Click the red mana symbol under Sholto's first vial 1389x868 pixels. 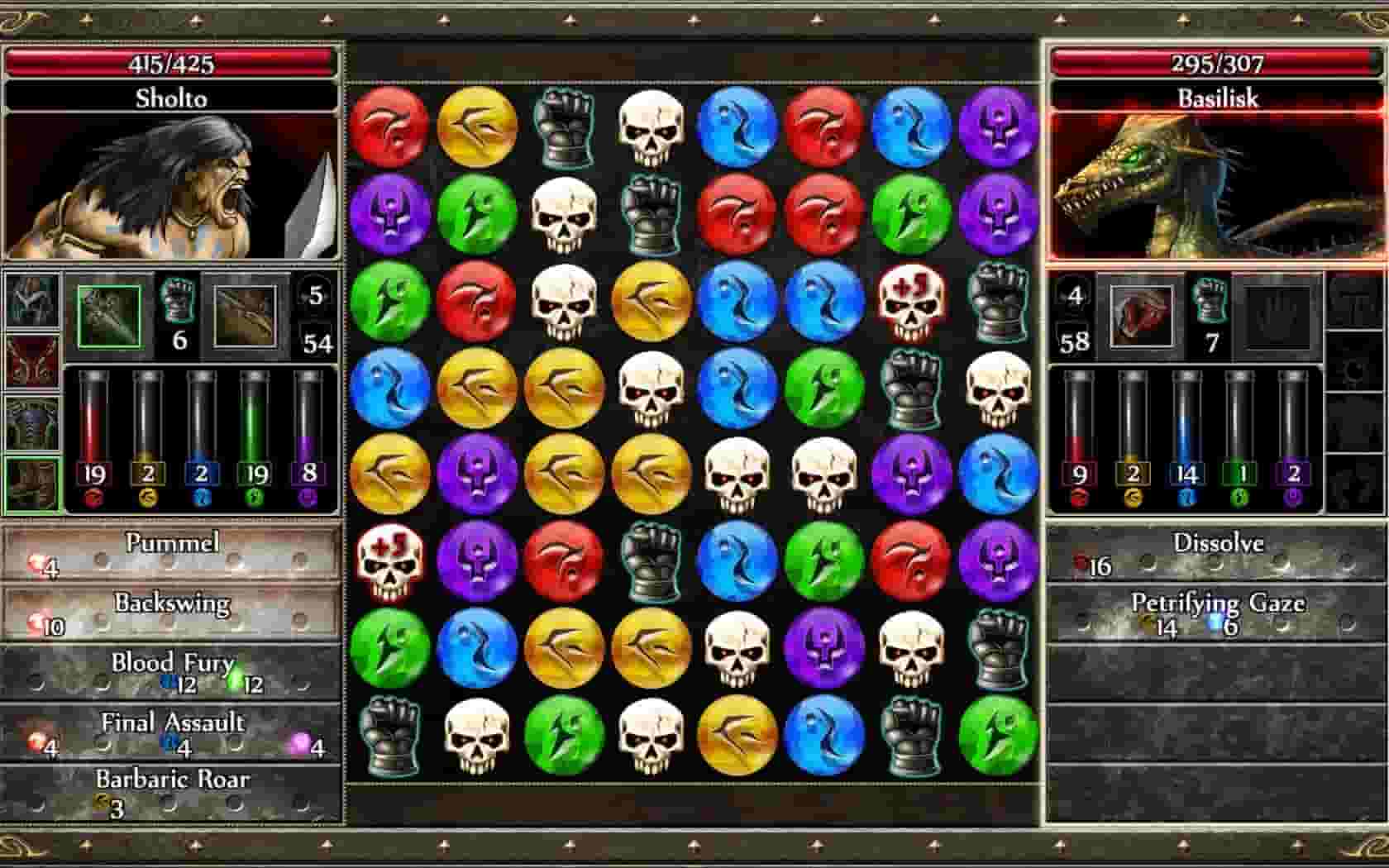pos(93,498)
